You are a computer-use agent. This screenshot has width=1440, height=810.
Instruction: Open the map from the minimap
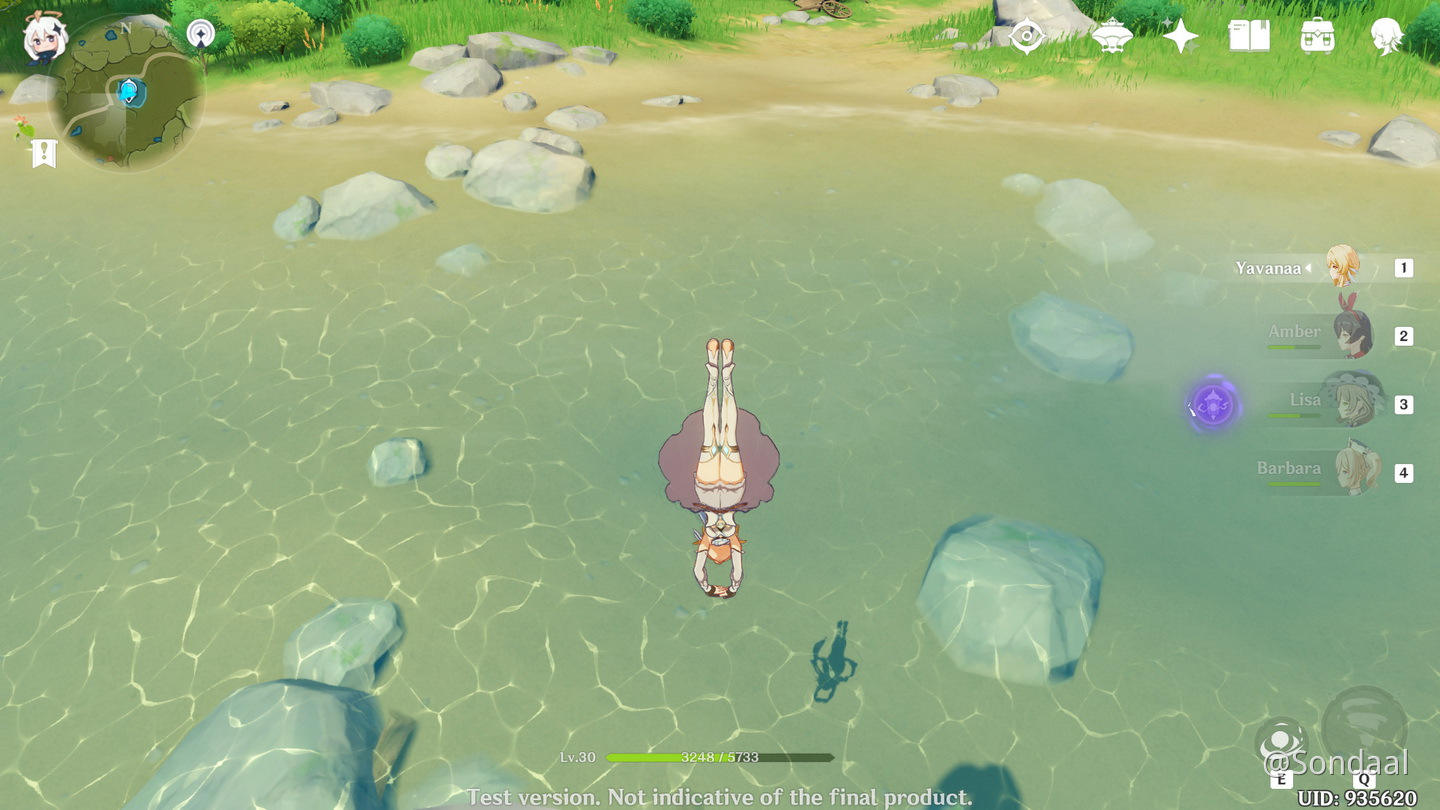127,93
